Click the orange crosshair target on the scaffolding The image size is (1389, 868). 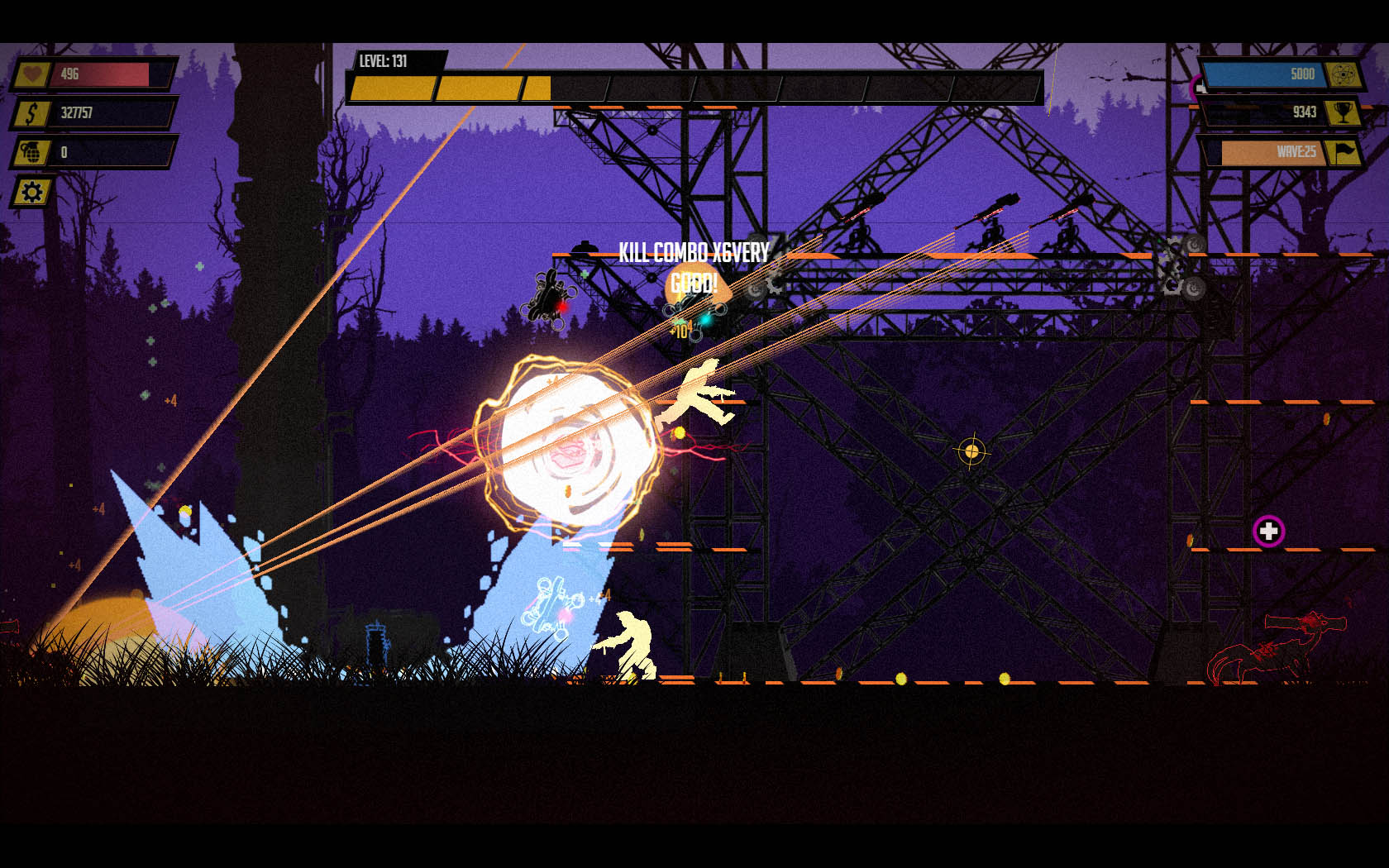click(x=971, y=450)
